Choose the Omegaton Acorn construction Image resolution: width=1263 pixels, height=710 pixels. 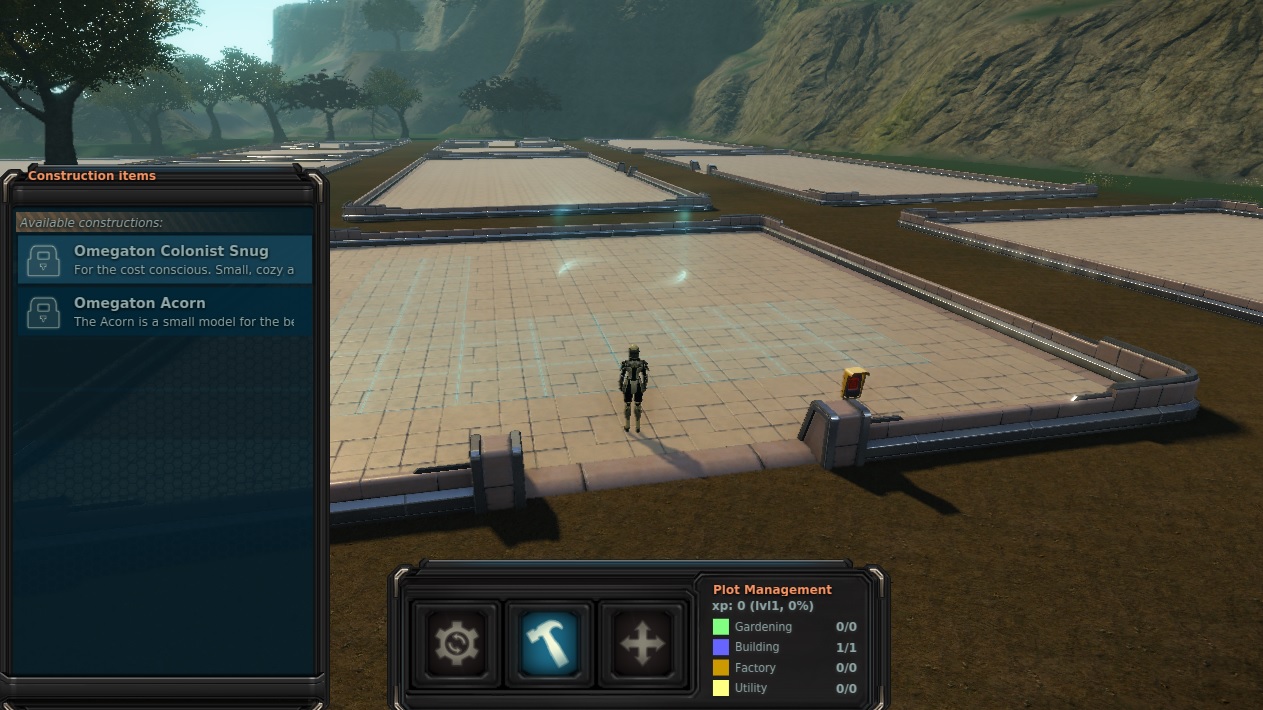165,311
